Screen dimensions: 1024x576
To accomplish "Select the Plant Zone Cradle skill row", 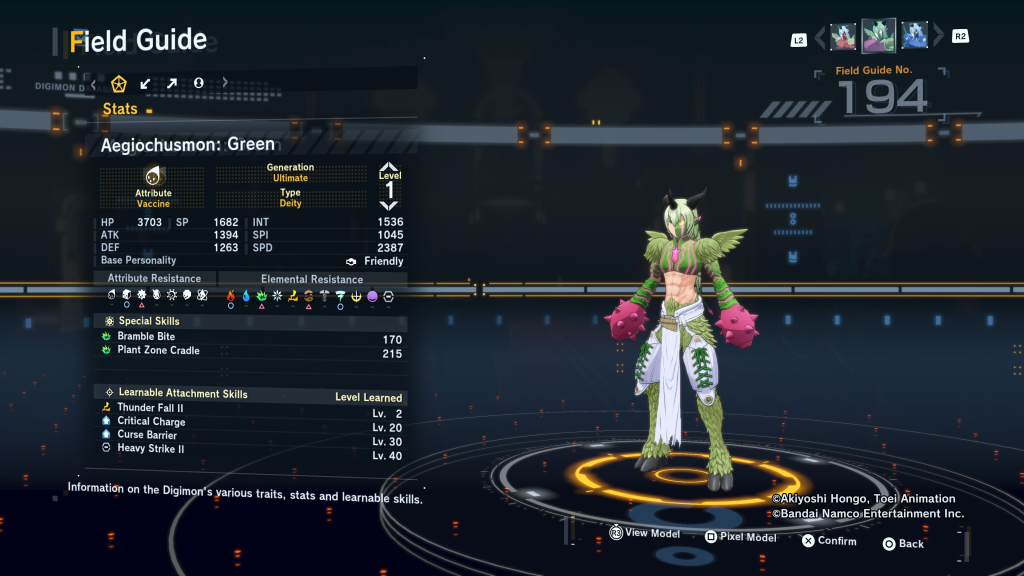I will coord(158,351).
